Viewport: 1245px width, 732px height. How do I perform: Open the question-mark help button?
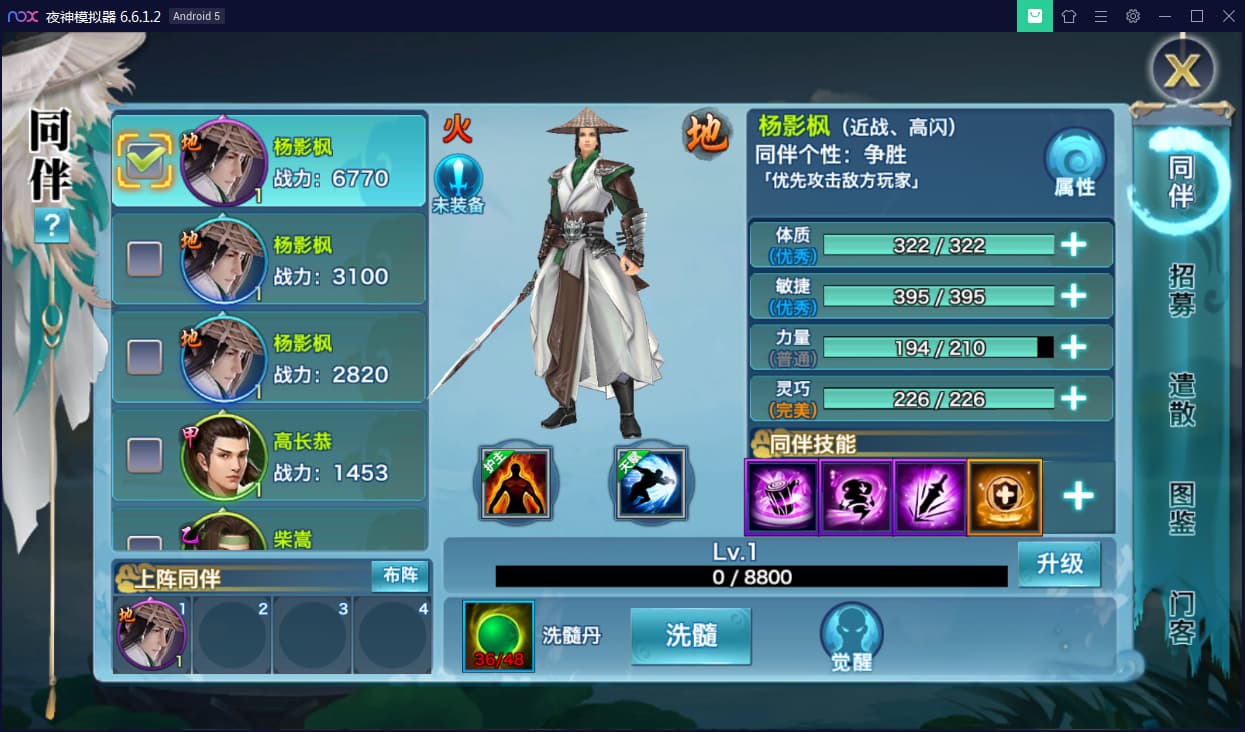(x=51, y=226)
